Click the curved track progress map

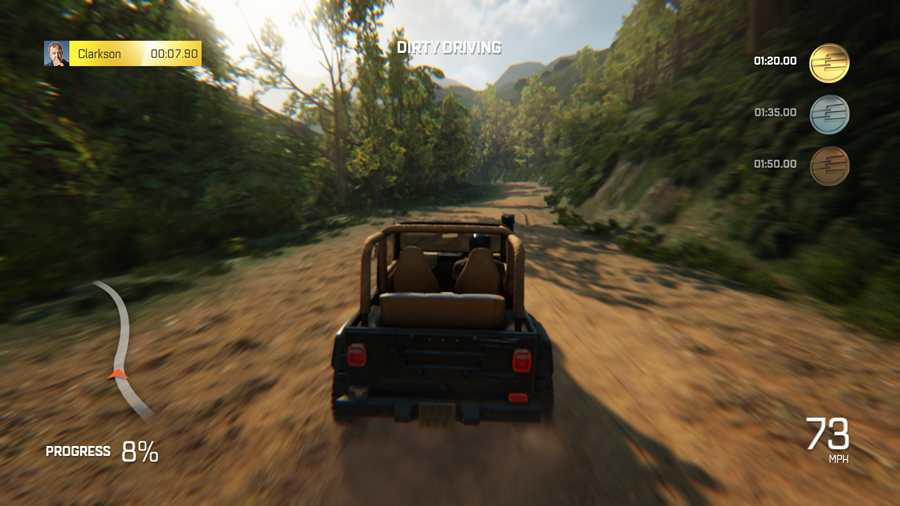point(124,347)
